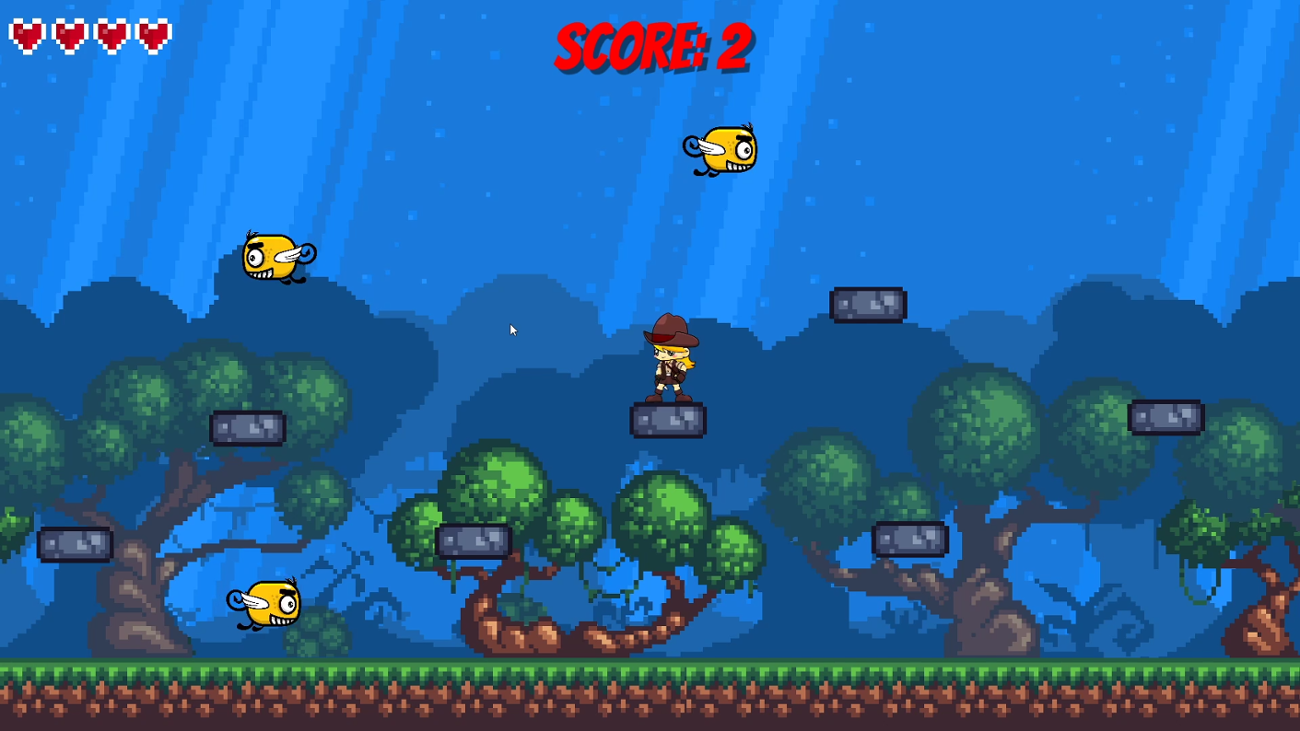The height and width of the screenshot is (731, 1300).
Task: Click the platform near the center trees
Action: [473, 540]
